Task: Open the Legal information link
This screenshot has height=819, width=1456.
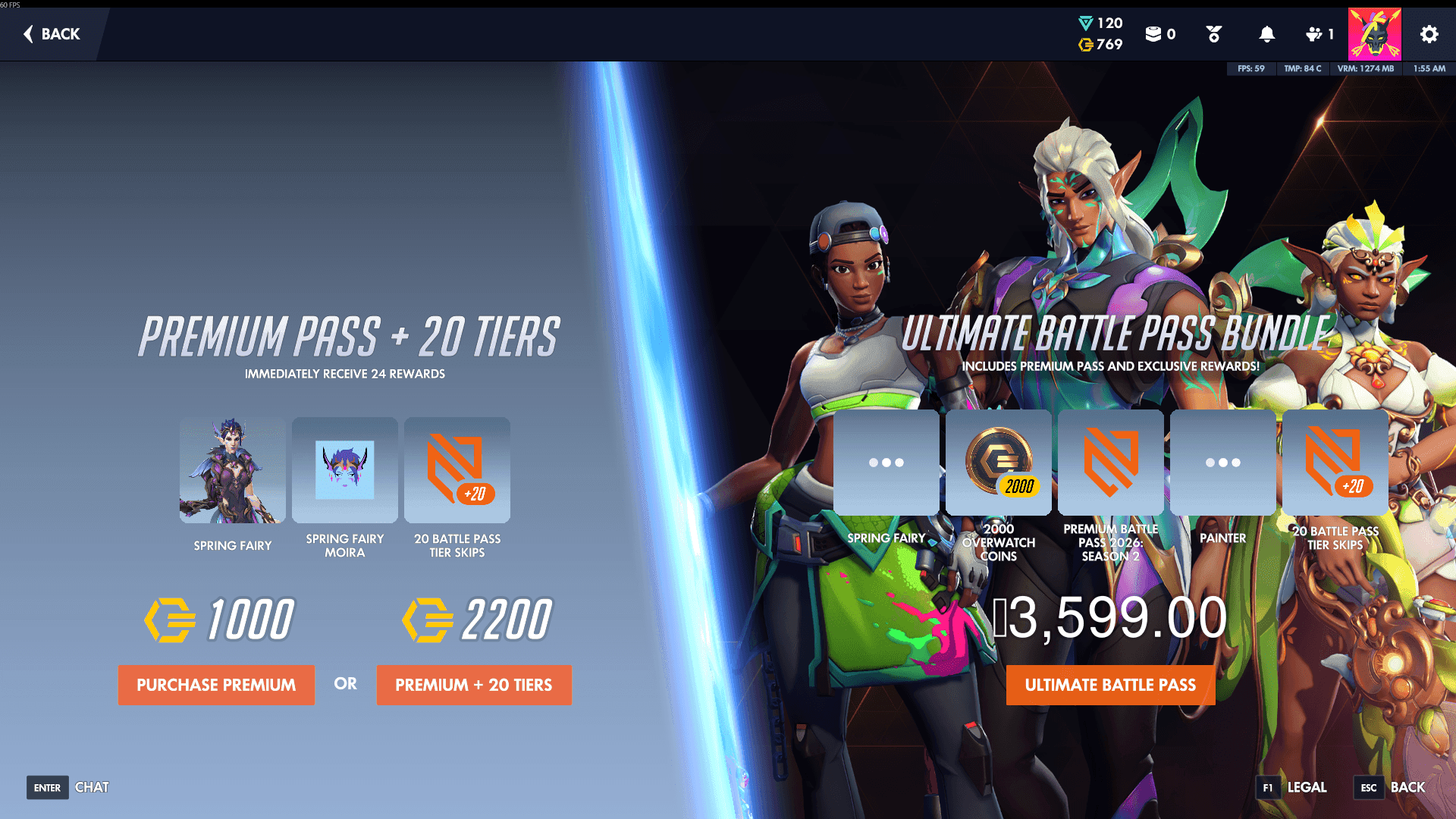Action: tap(1306, 787)
